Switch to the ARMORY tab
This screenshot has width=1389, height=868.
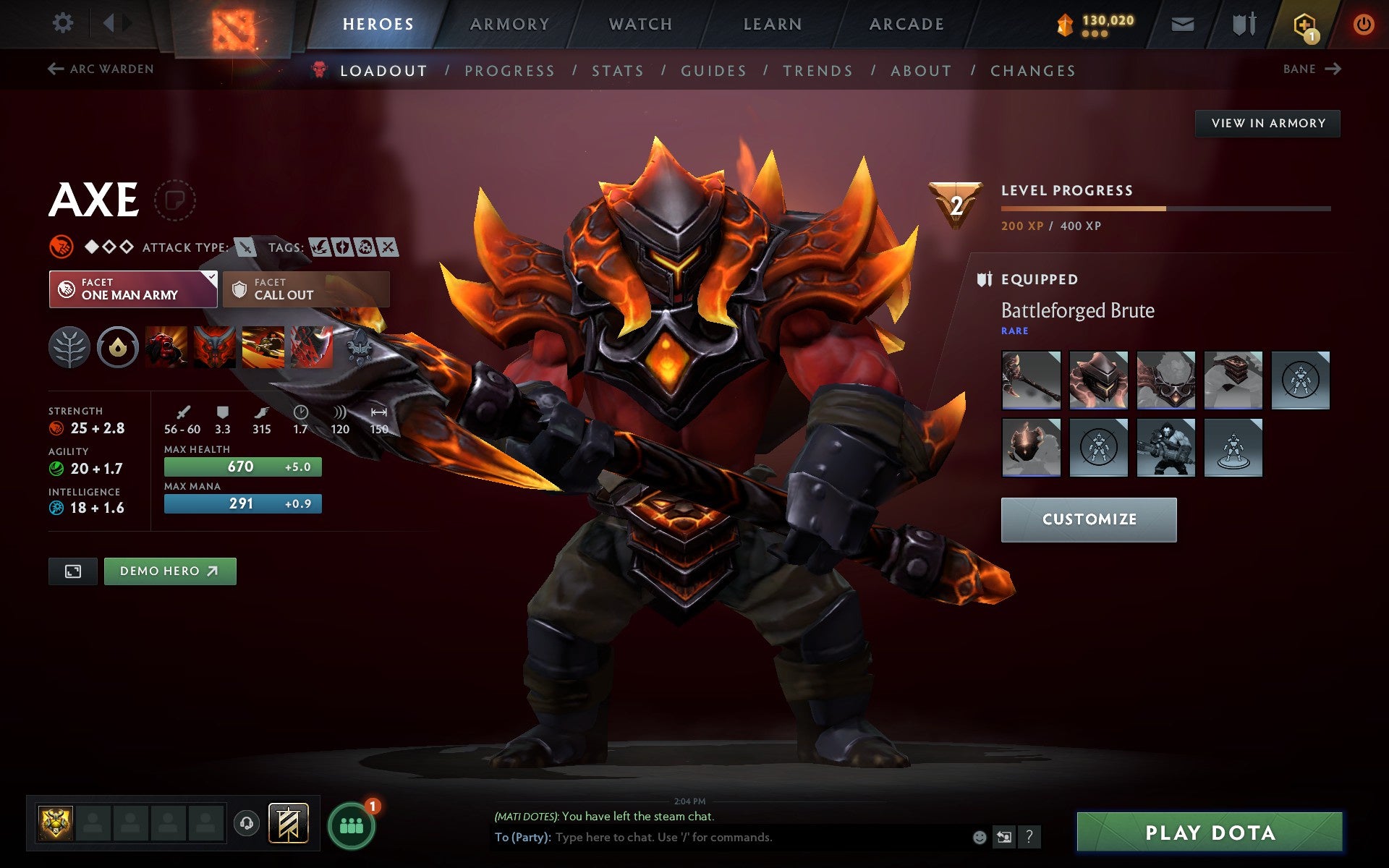(509, 23)
